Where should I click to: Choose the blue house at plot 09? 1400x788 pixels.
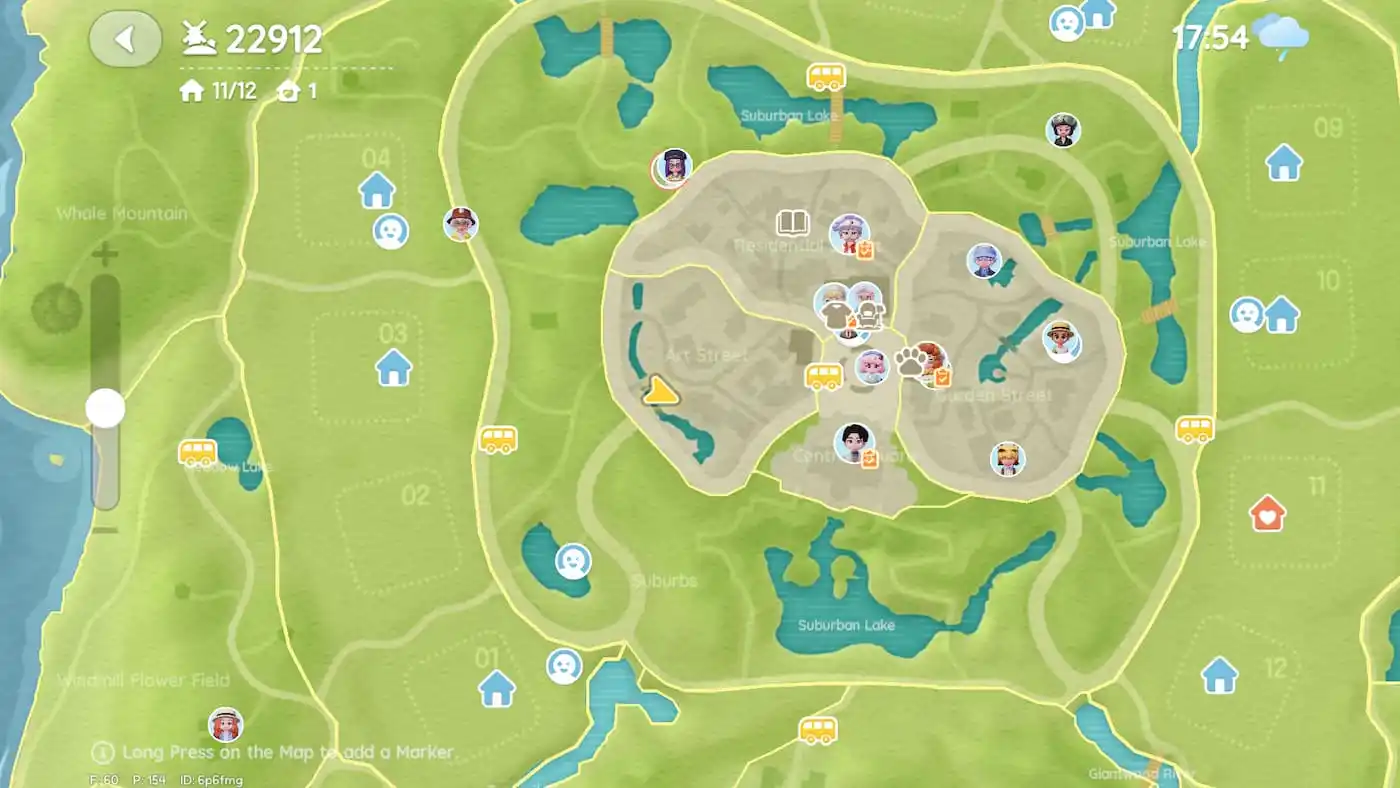tap(1284, 162)
